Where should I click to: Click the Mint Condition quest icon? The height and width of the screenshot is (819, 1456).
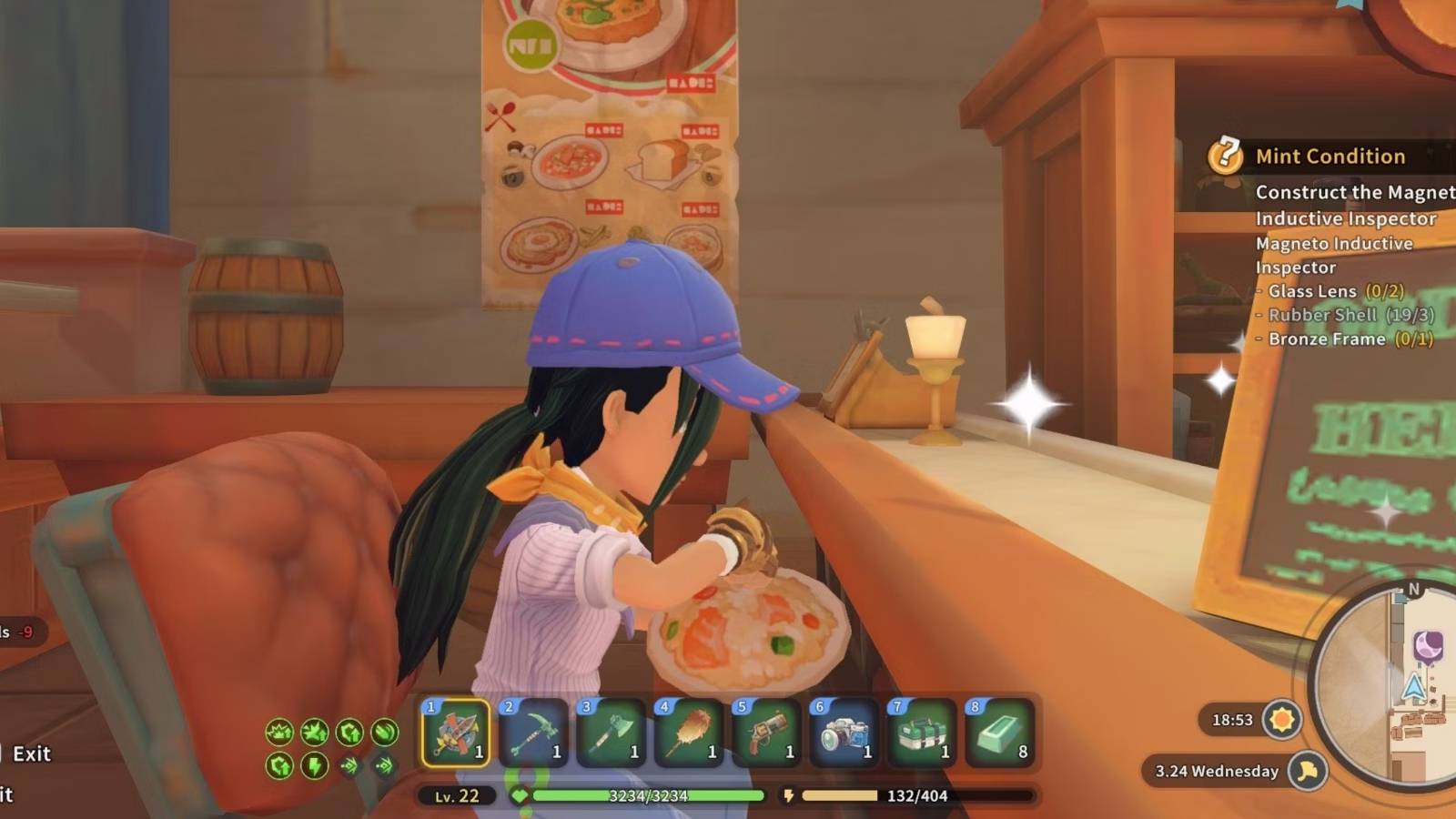(1227, 155)
